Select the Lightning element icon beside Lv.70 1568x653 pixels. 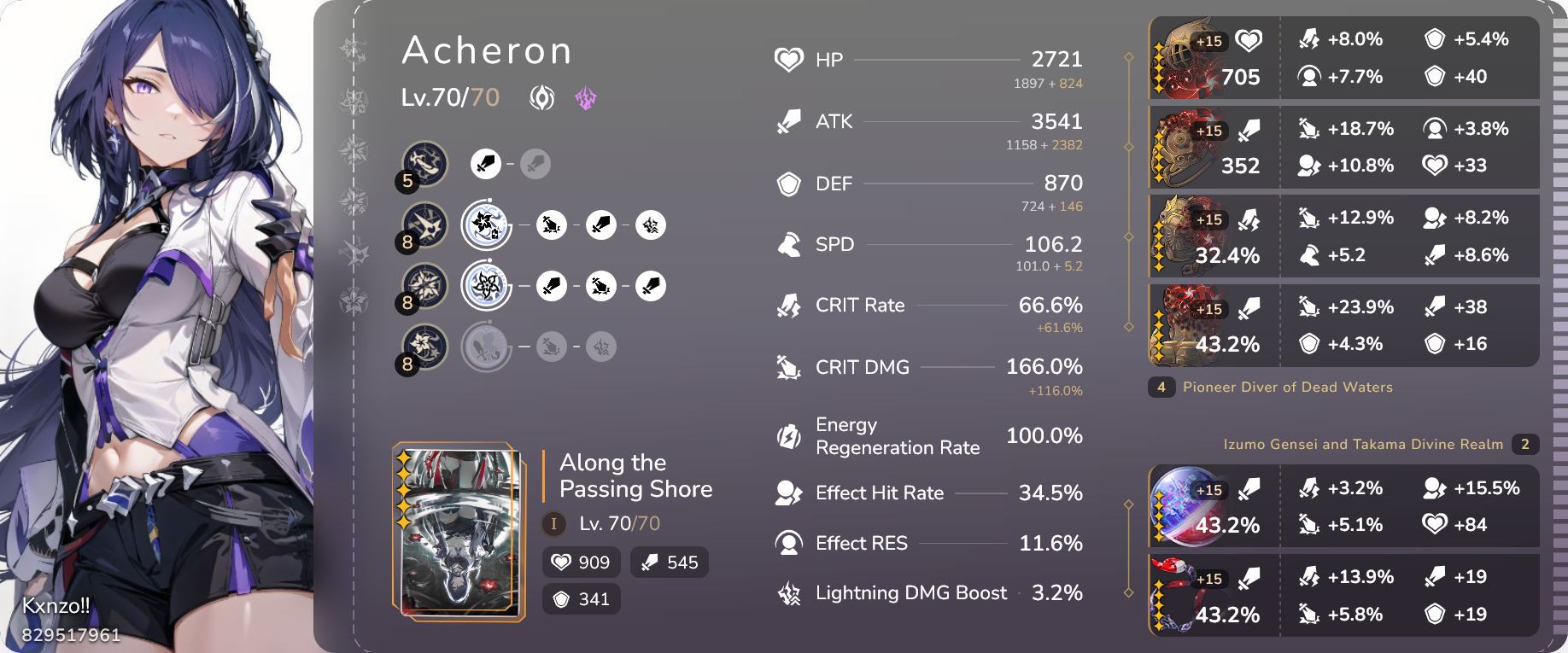coord(586,98)
